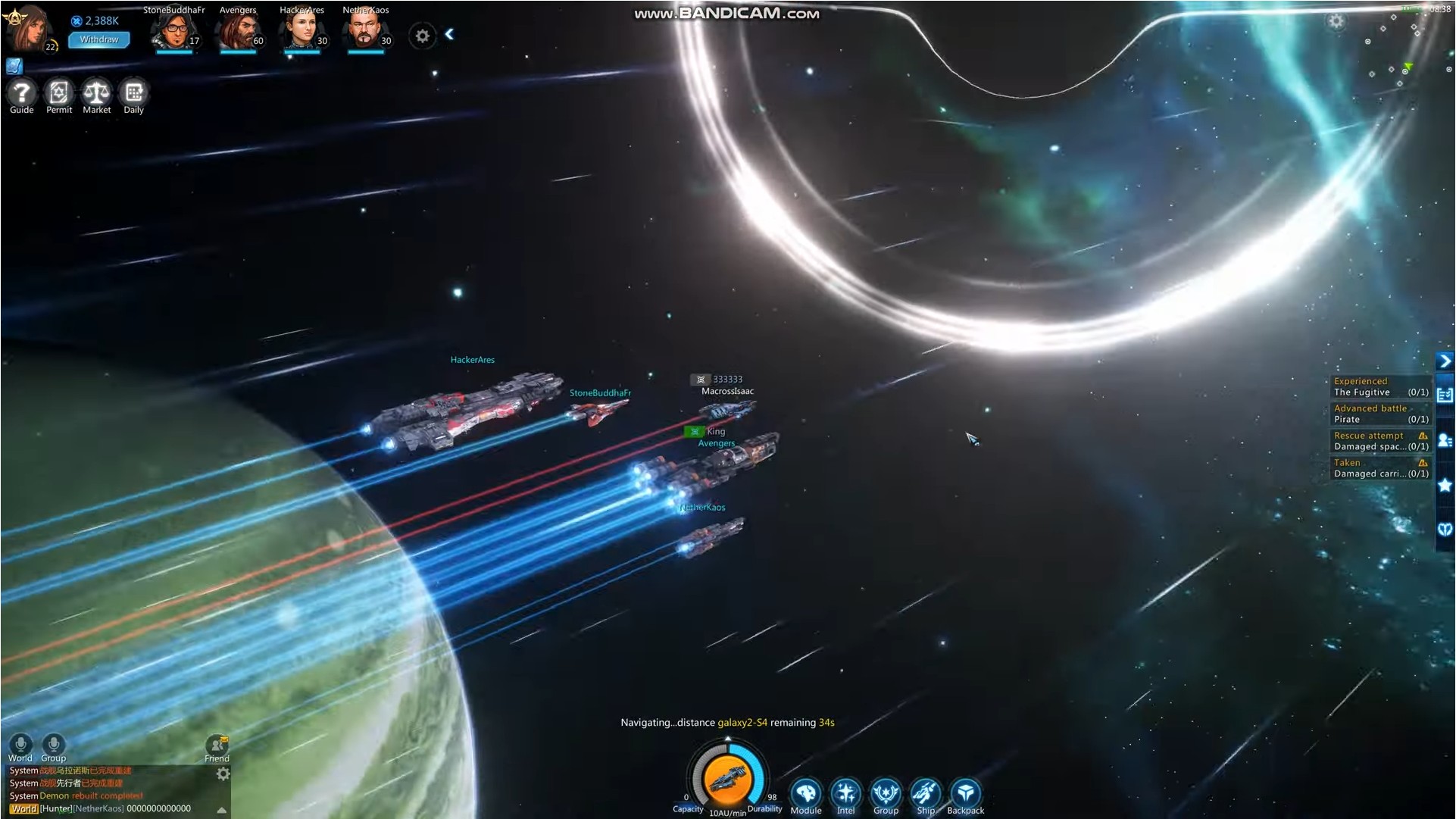Viewport: 1456px width, 819px height.
Task: Select The Fugitive mission tracker entry
Action: [x=1379, y=387]
